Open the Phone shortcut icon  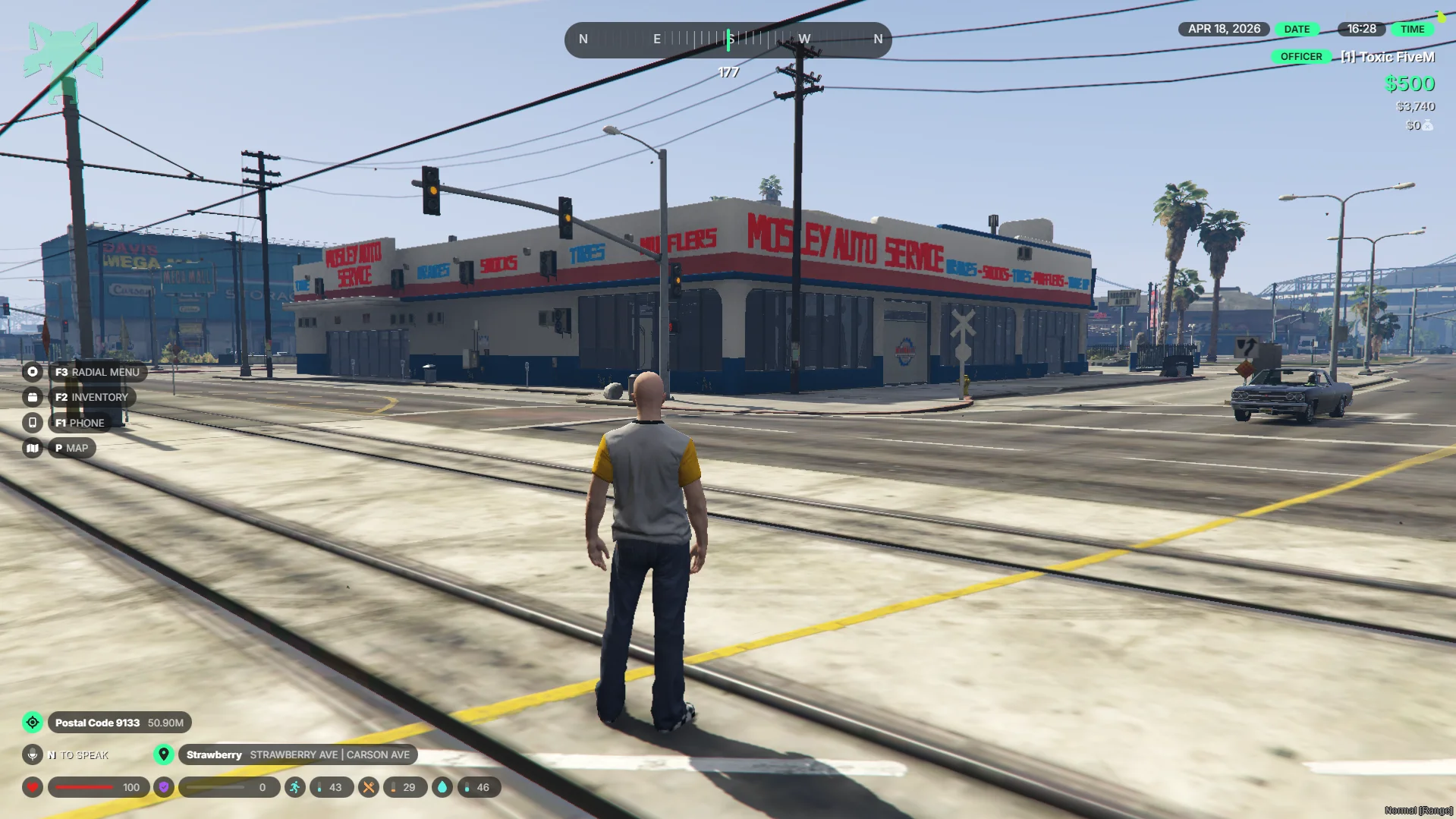(33, 423)
